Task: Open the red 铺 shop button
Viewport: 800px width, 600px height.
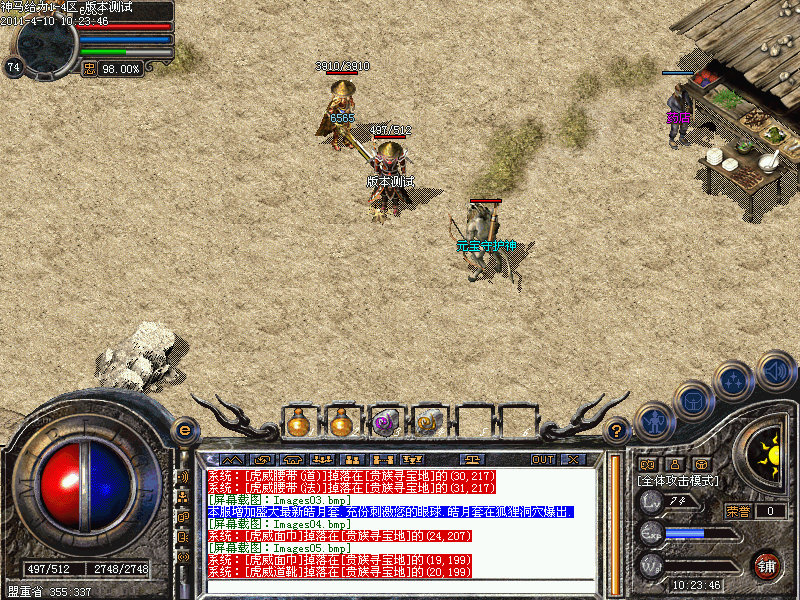Action: (x=767, y=563)
